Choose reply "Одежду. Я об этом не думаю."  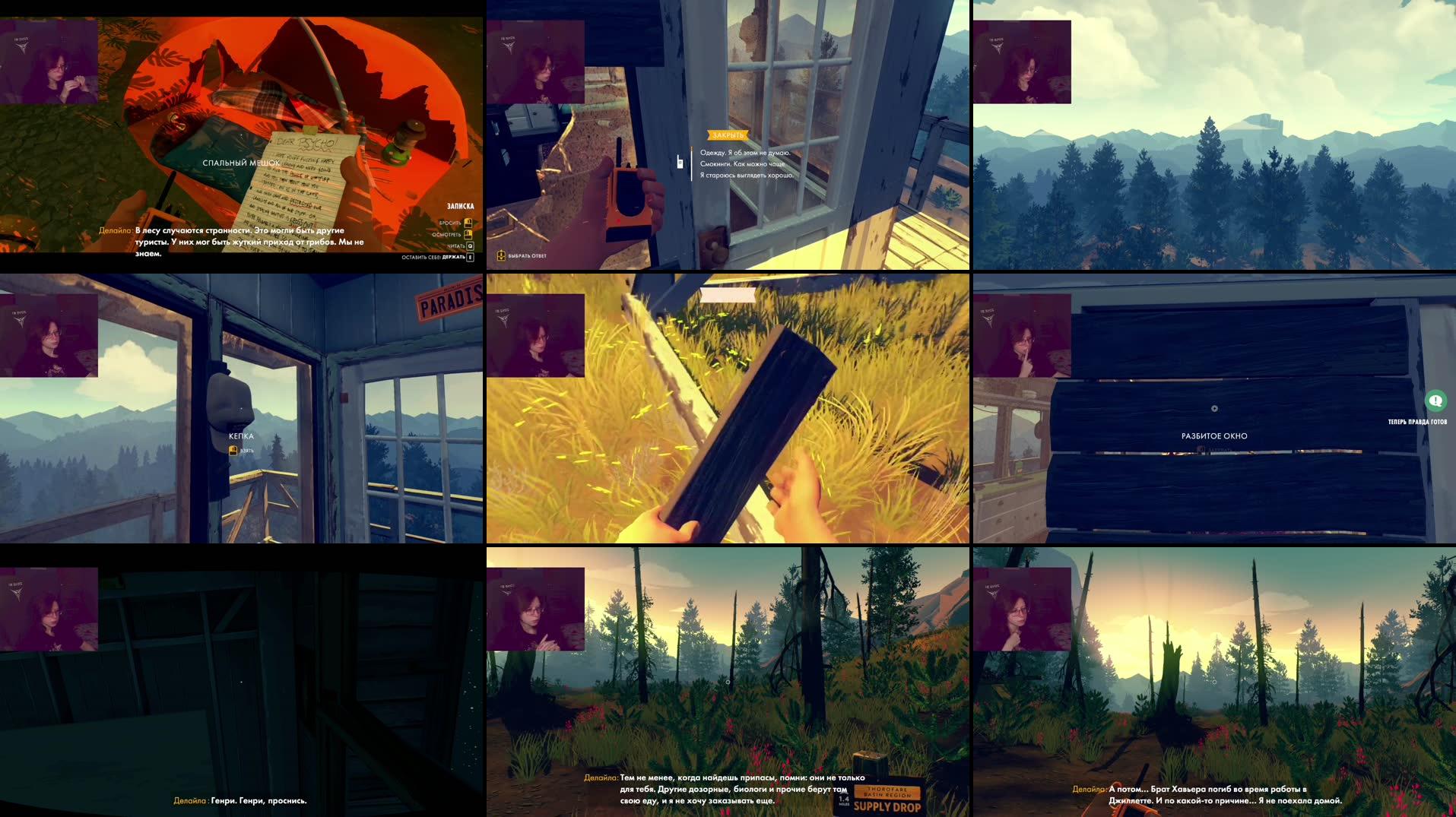[744, 153]
